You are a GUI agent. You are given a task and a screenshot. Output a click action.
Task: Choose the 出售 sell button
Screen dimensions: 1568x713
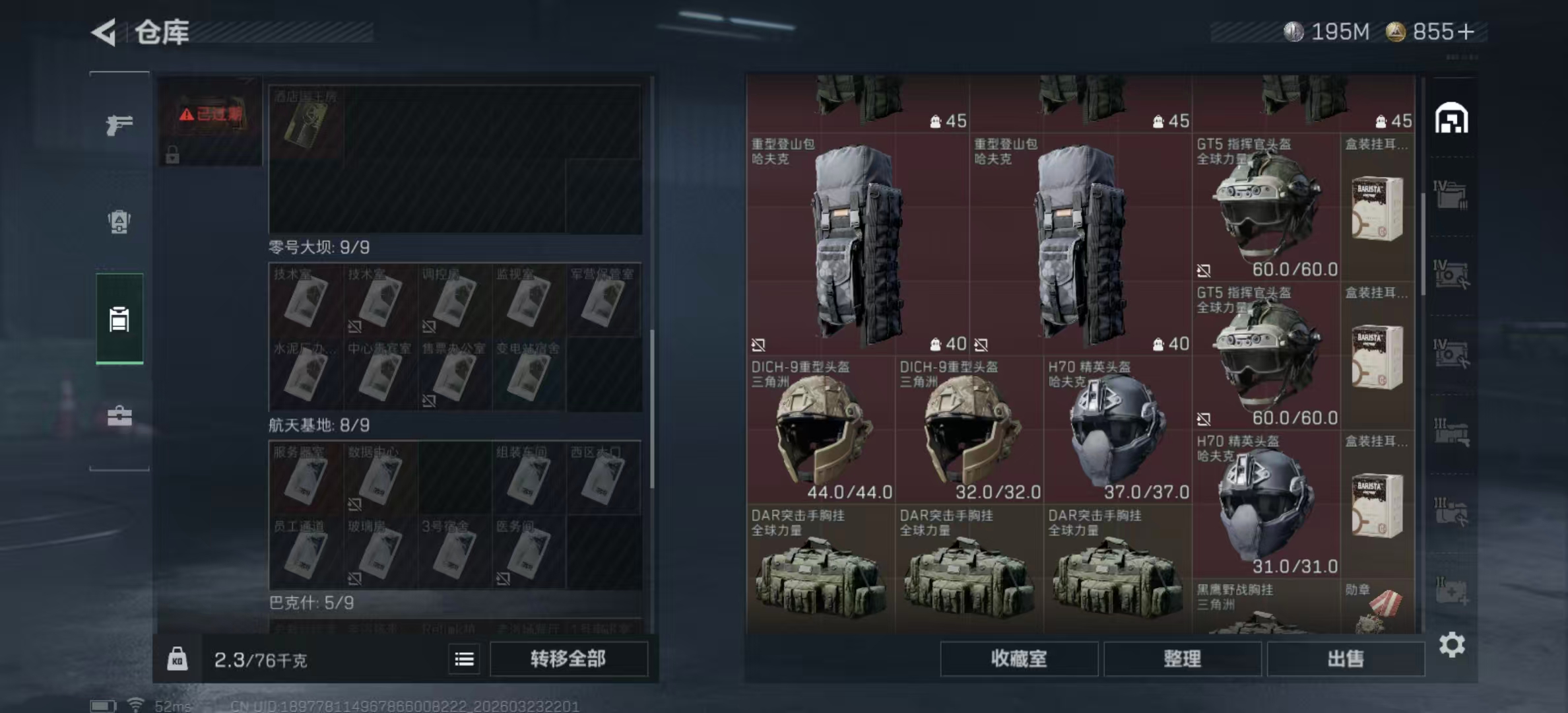coord(1346,658)
